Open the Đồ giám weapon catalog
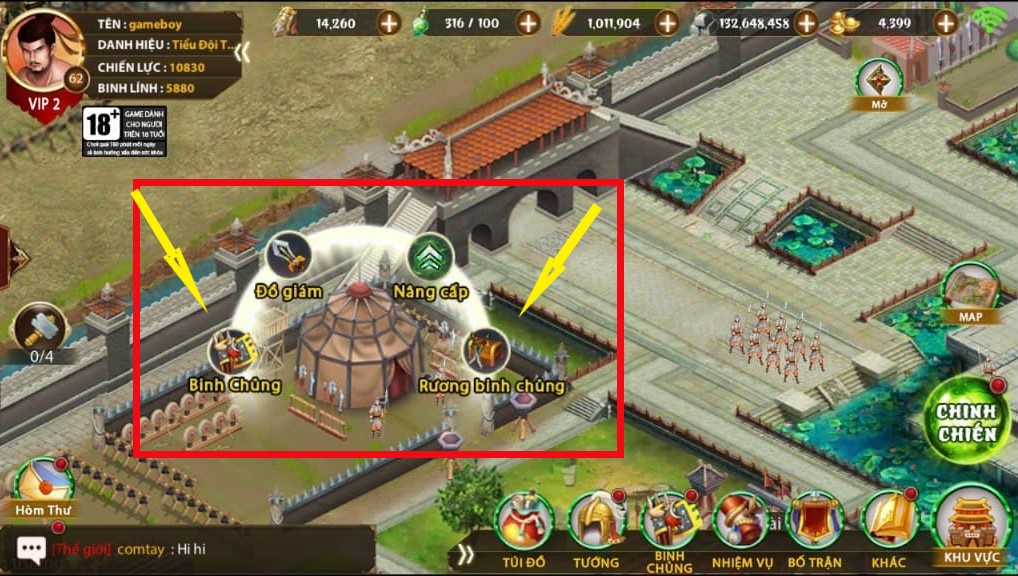 click(289, 256)
